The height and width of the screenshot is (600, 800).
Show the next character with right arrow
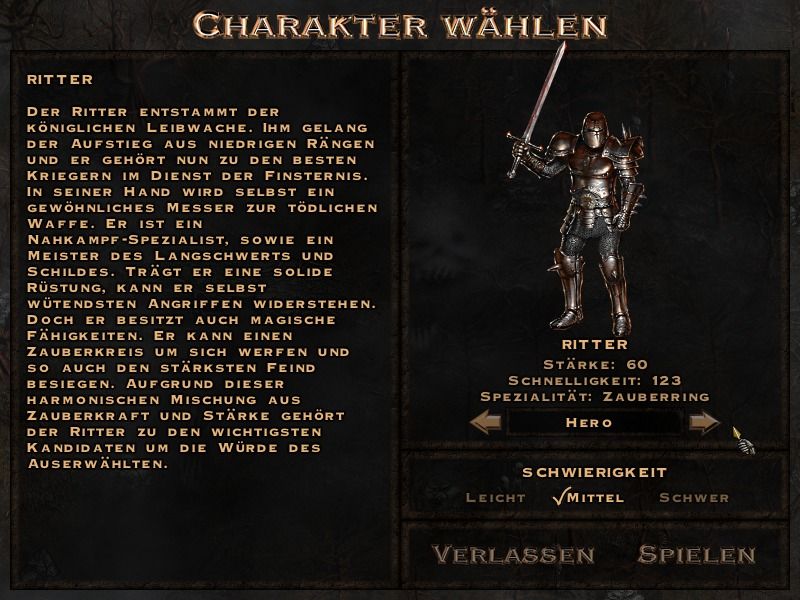tap(704, 423)
